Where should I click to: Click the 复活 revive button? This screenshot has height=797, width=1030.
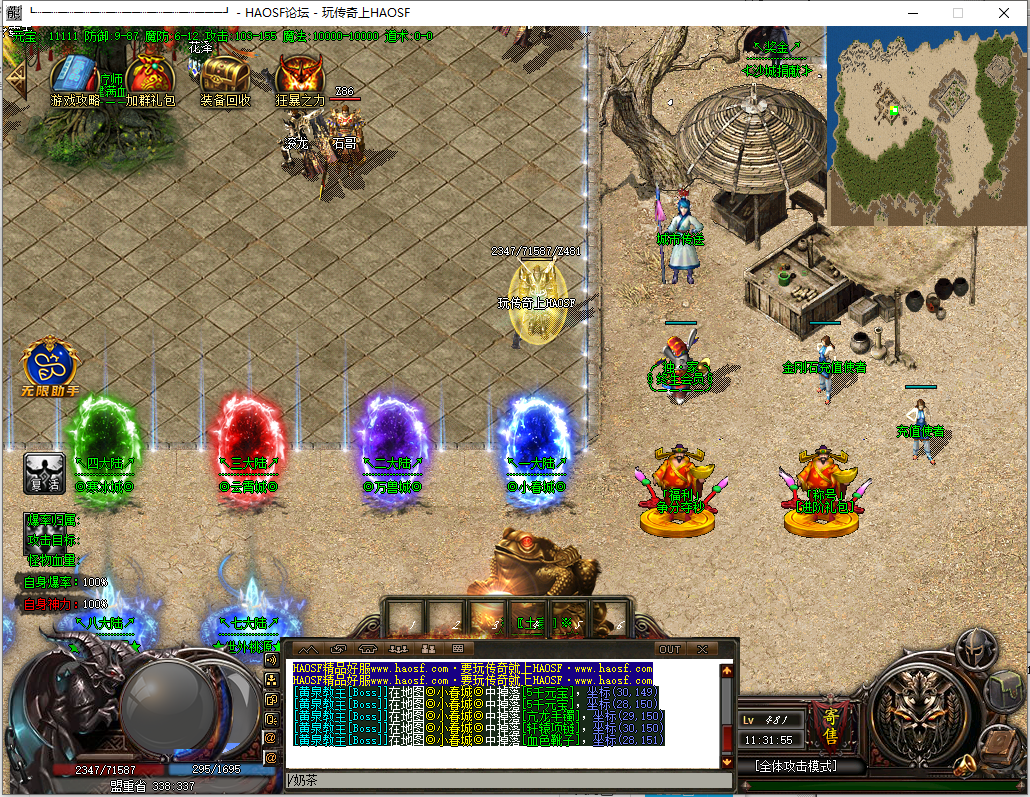[x=43, y=471]
